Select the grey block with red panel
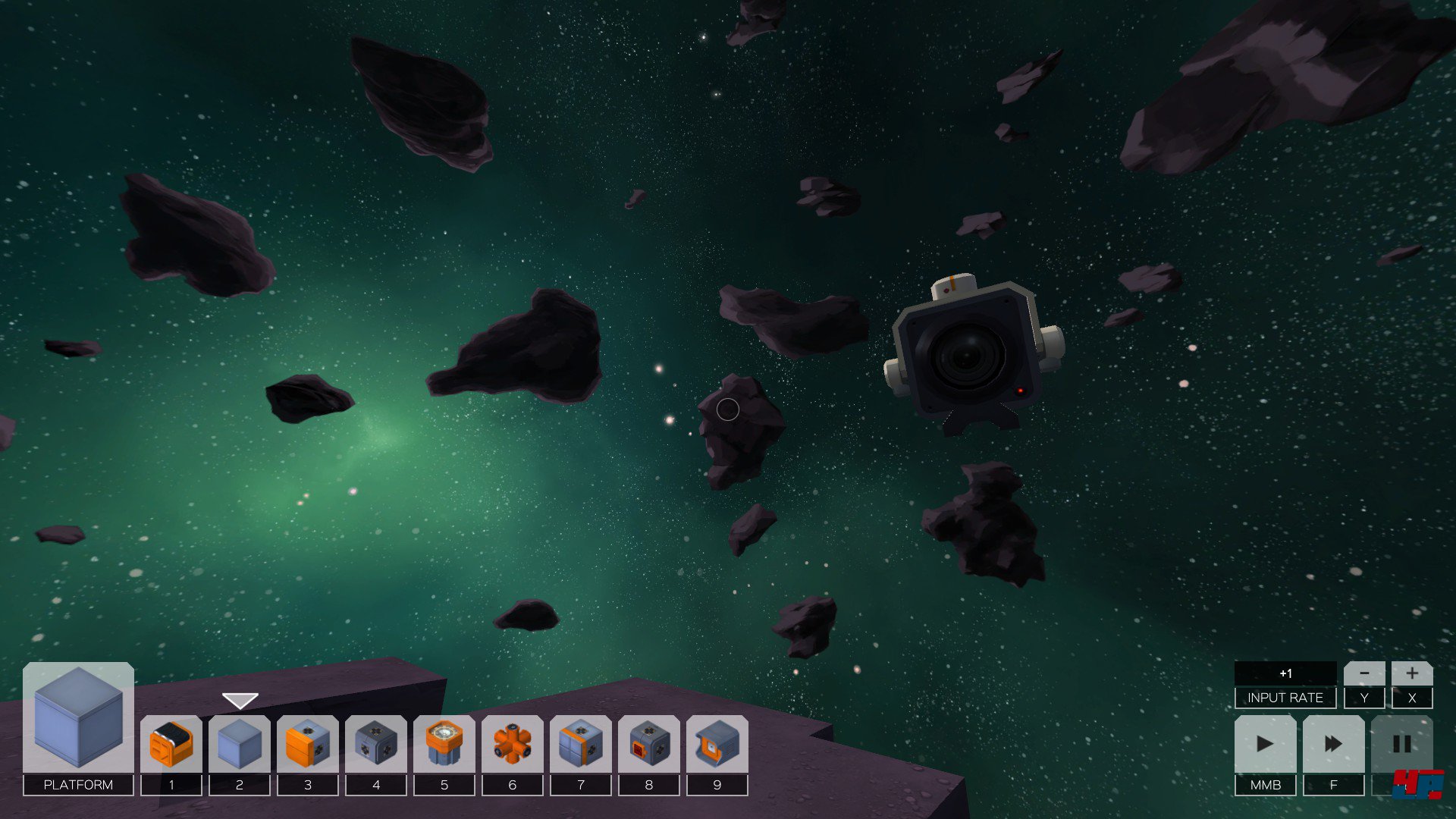 [649, 744]
